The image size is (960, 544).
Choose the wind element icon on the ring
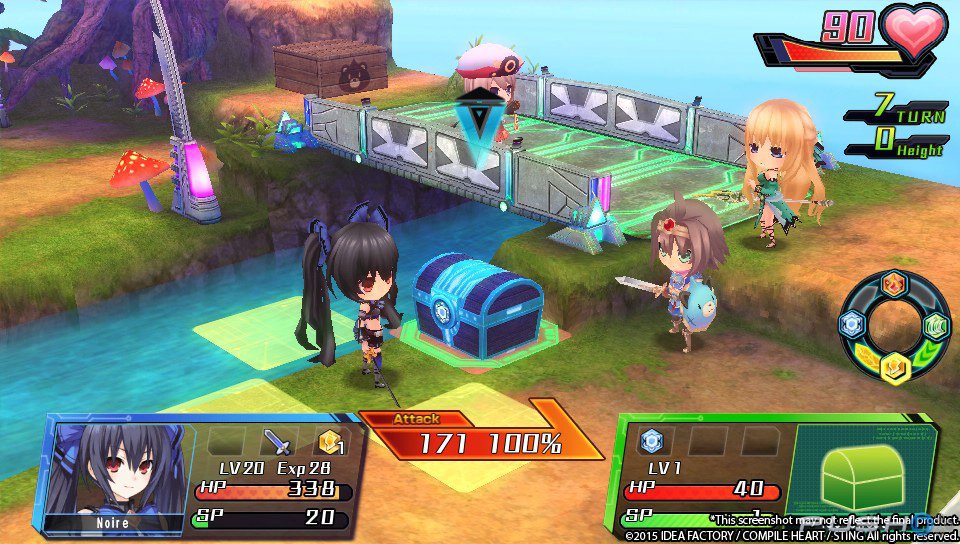(935, 326)
